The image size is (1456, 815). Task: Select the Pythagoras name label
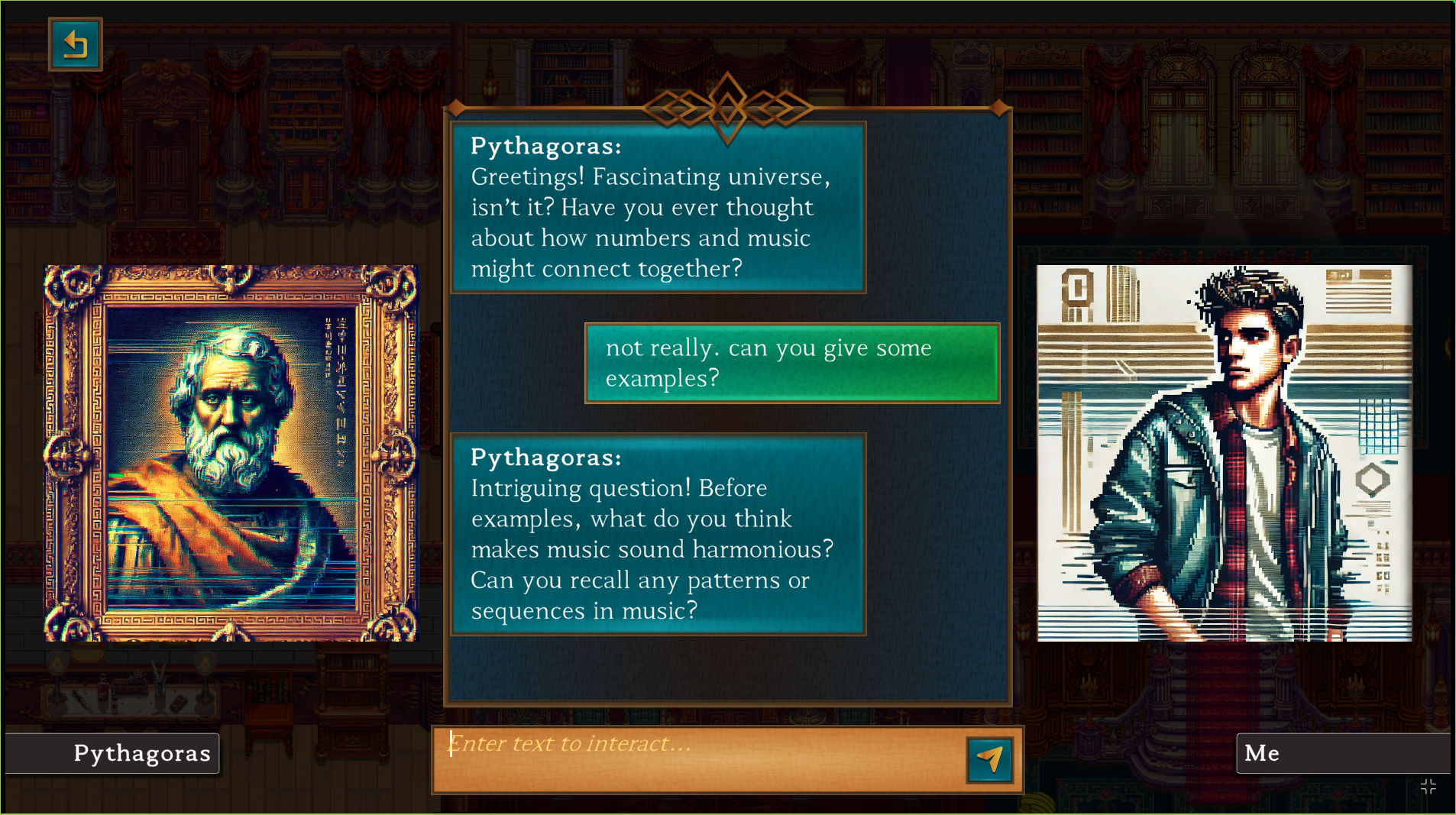[112, 753]
